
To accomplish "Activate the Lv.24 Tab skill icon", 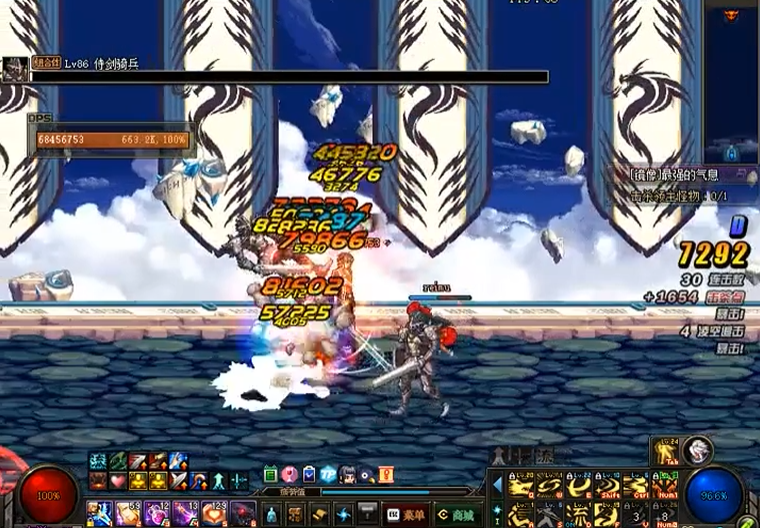I will [x=665, y=452].
